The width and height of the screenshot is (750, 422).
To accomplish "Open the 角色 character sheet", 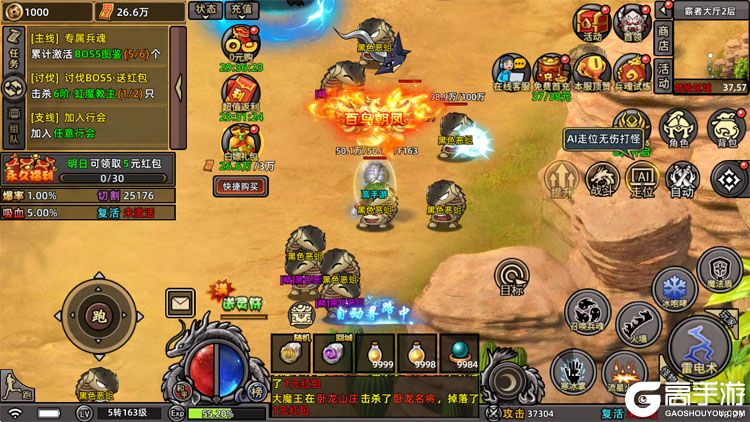I will [x=680, y=129].
